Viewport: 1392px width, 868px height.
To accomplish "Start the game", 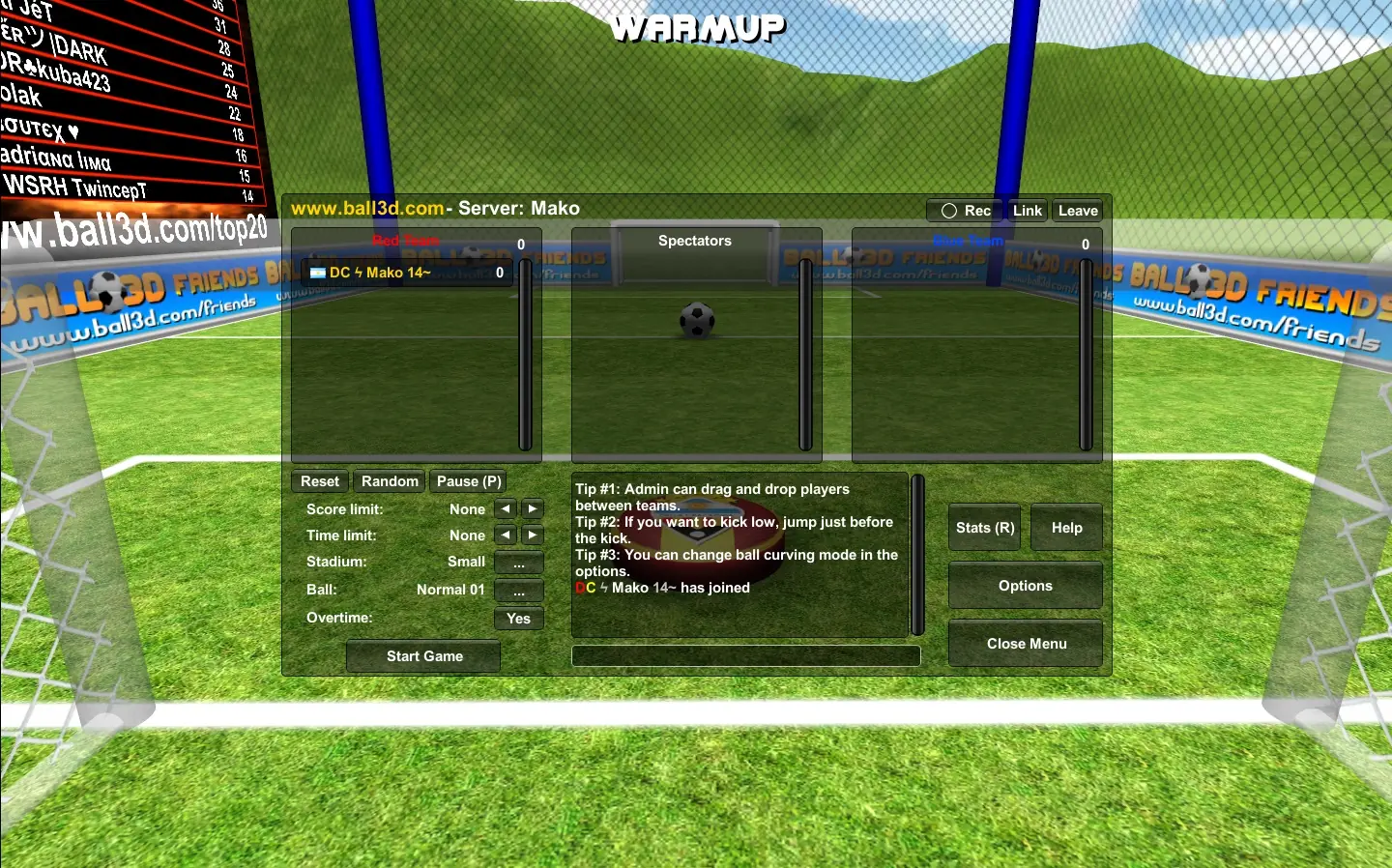I will (422, 655).
